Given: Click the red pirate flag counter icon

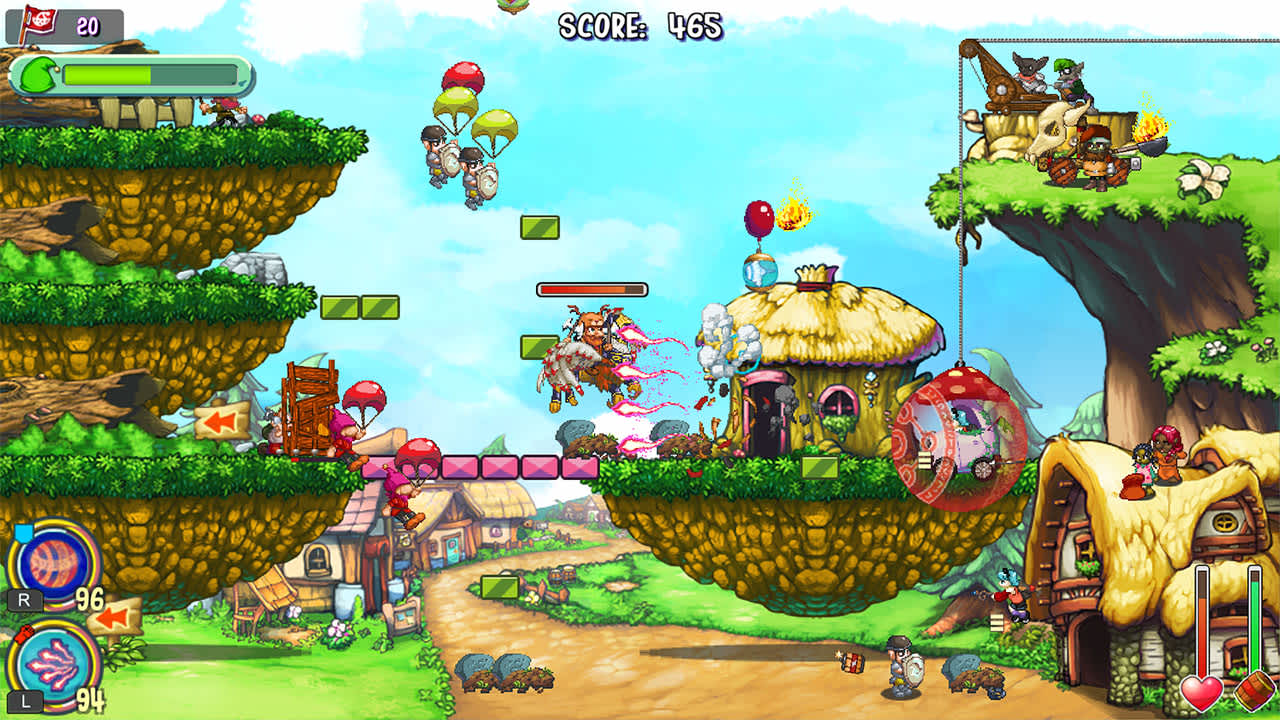Looking at the screenshot, I should (x=42, y=18).
